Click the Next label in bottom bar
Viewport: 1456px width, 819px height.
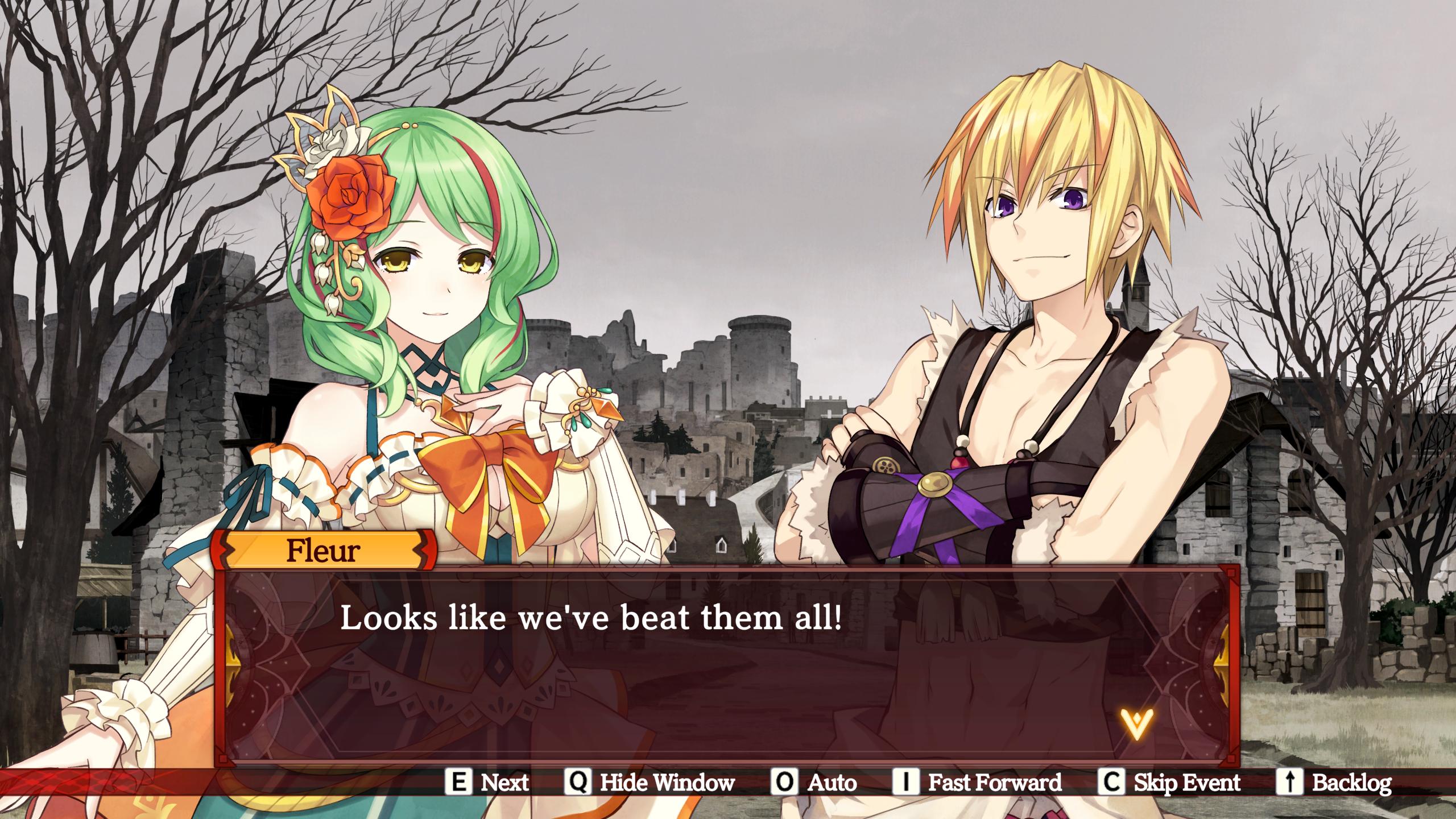[504, 783]
